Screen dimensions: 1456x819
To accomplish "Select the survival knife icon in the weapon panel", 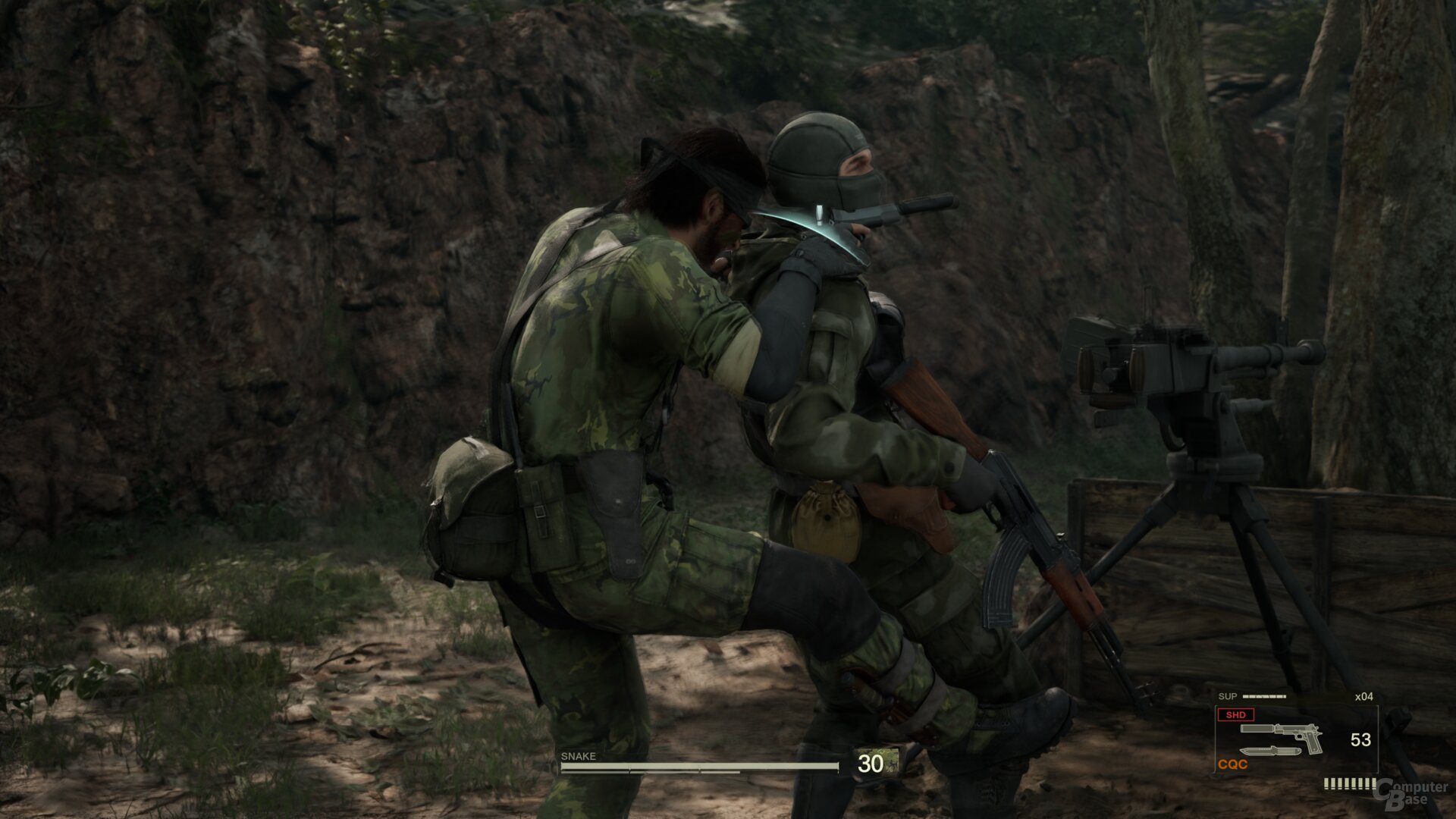I will pos(1270,752).
